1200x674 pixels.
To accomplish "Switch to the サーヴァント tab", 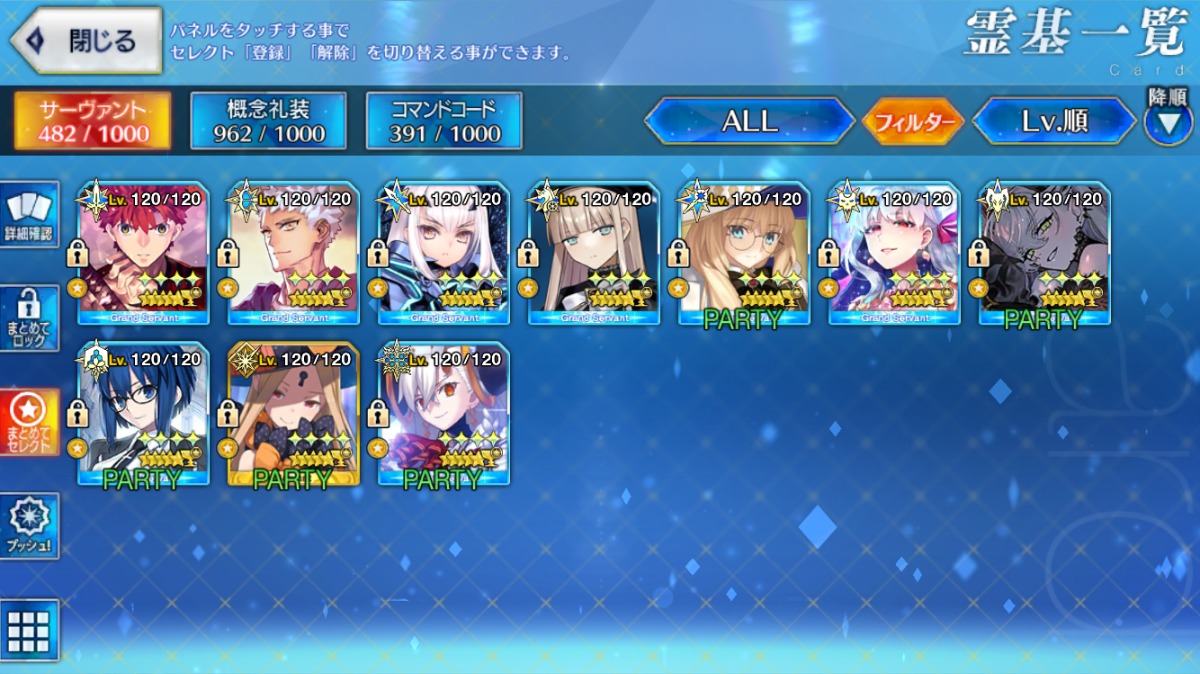I will 92,121.
